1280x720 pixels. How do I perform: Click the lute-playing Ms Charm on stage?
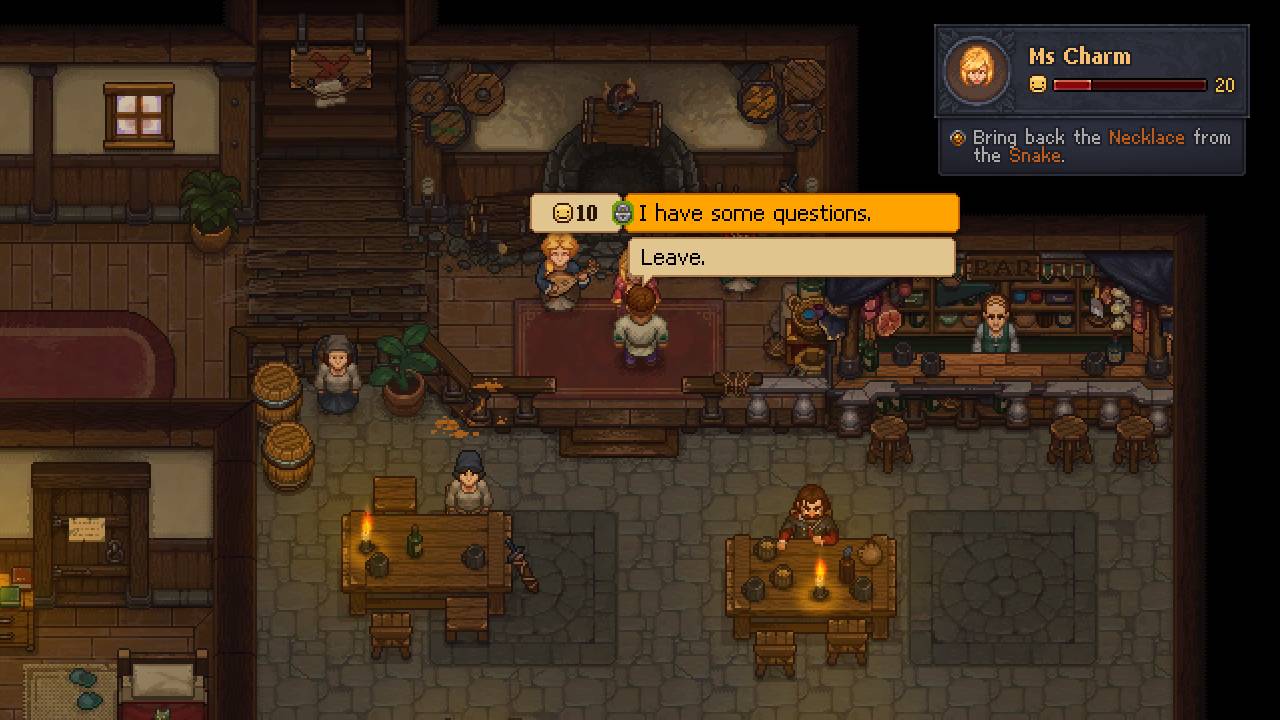coord(558,265)
